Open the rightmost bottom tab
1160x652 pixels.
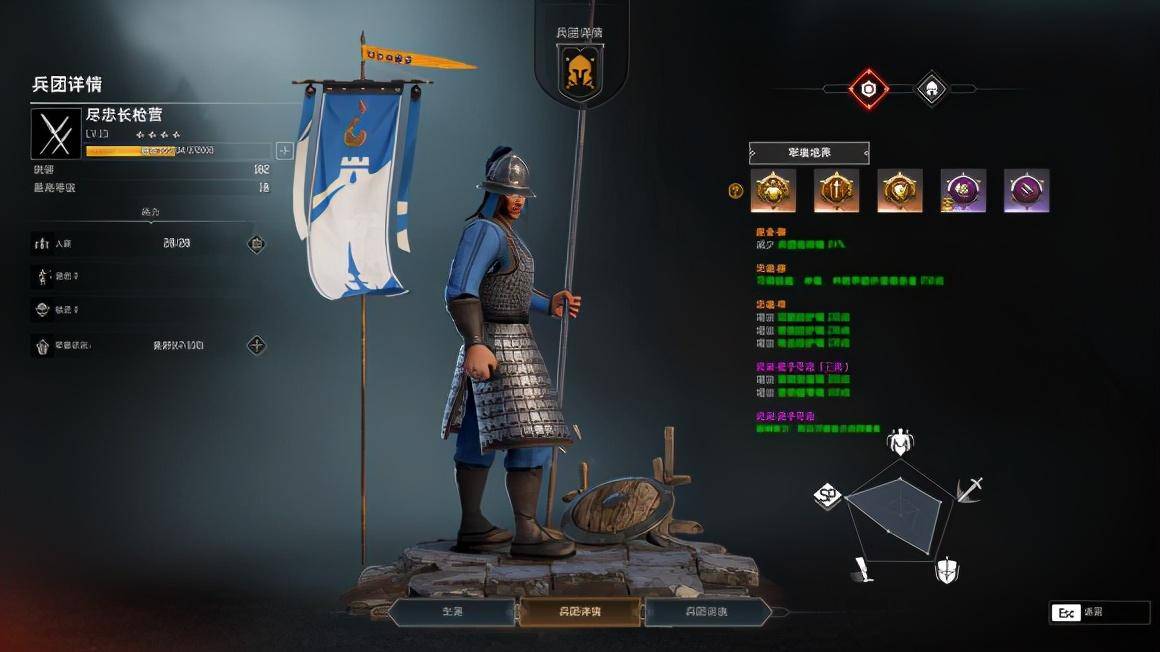point(707,611)
